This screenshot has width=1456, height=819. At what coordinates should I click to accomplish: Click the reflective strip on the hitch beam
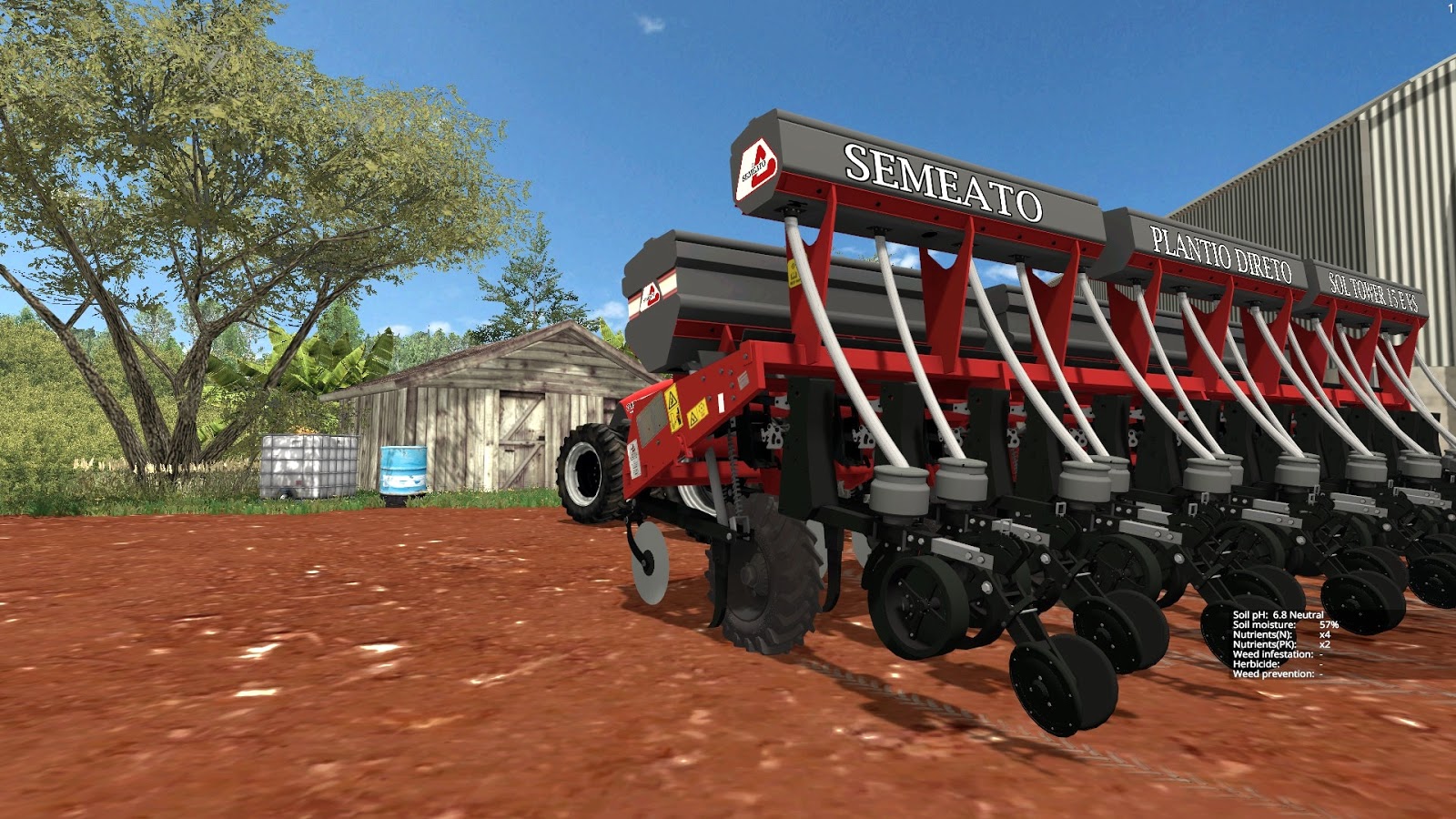pyautogui.click(x=721, y=403)
